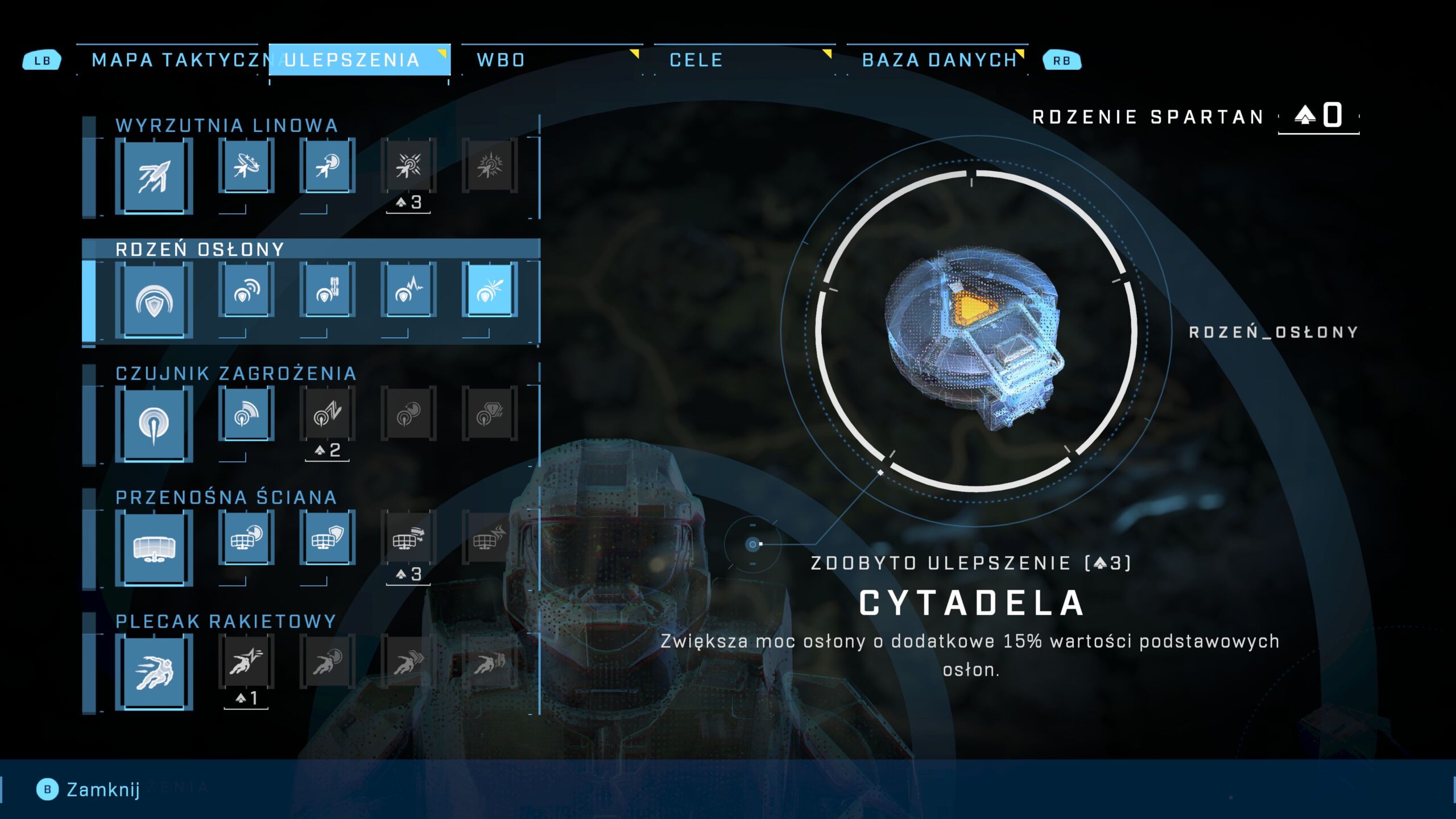The height and width of the screenshot is (819, 1456).
Task: Select the Wyrzutnia Linowa grappleshot main icon
Action: (x=154, y=176)
